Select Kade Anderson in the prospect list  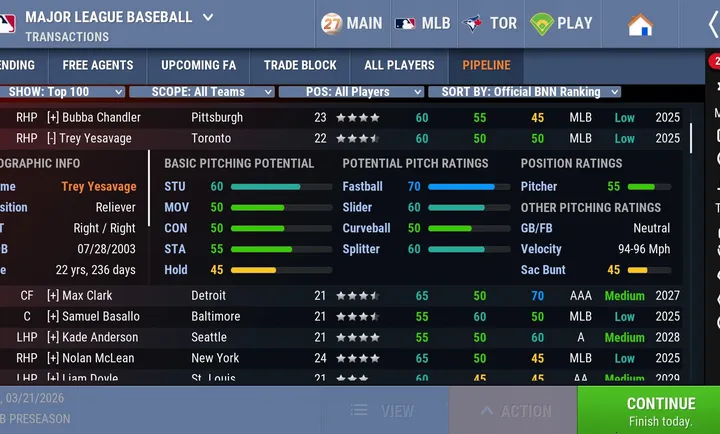pyautogui.click(x=100, y=337)
